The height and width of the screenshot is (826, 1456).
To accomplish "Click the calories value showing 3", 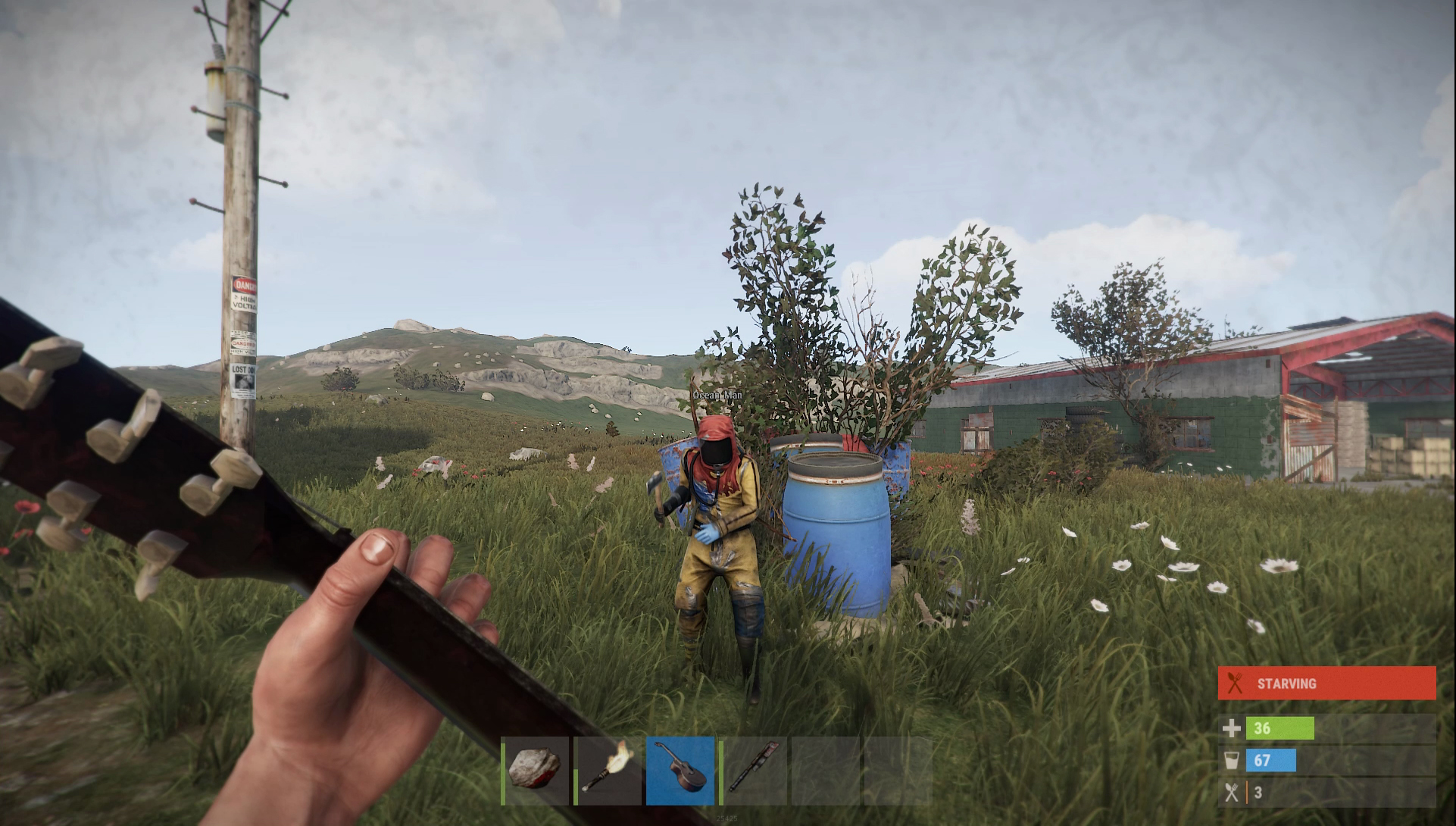I will [x=1258, y=793].
